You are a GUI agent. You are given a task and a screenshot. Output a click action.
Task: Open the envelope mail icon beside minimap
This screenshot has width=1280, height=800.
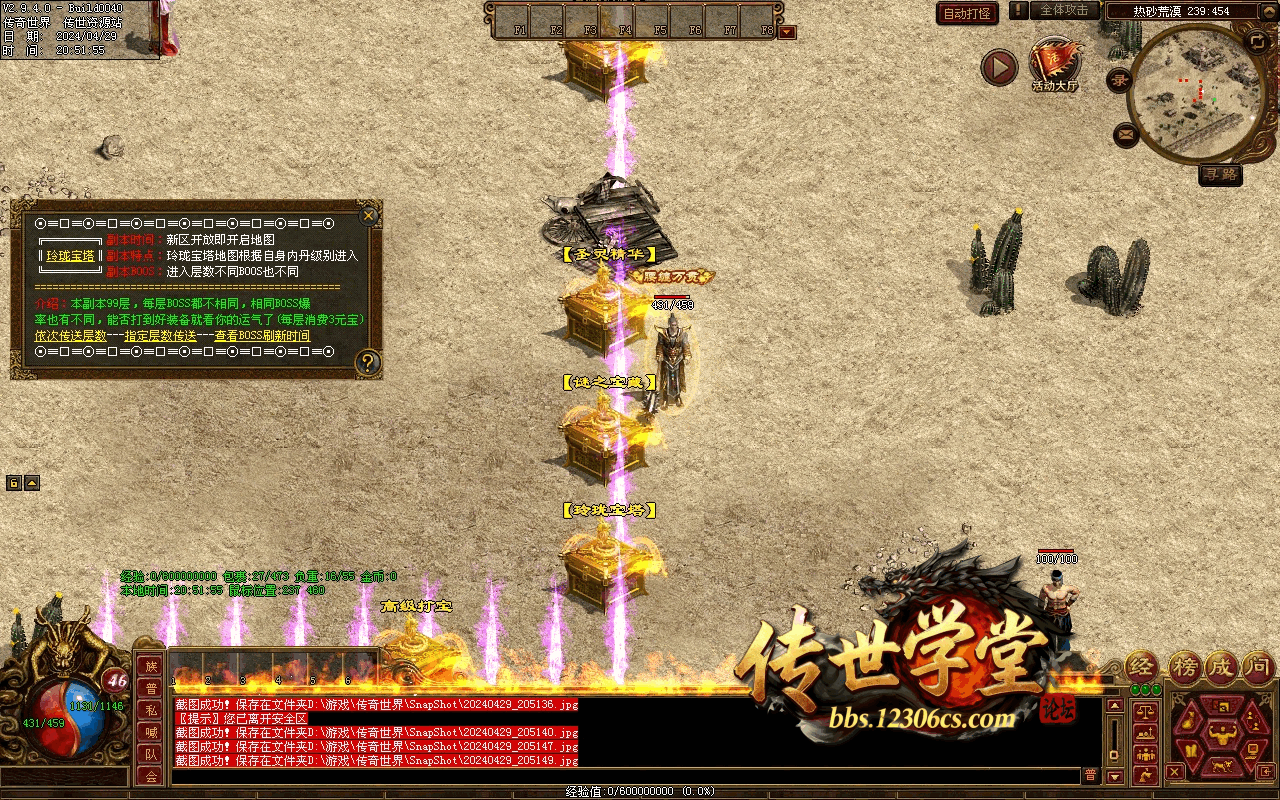click(x=1127, y=133)
